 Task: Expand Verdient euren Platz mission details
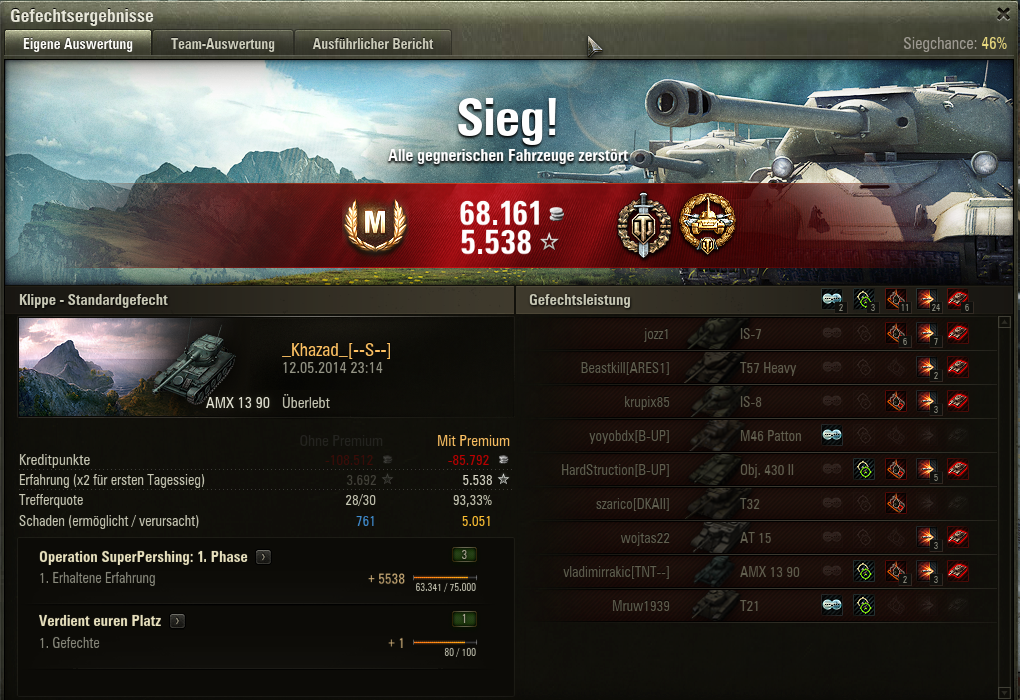177,621
